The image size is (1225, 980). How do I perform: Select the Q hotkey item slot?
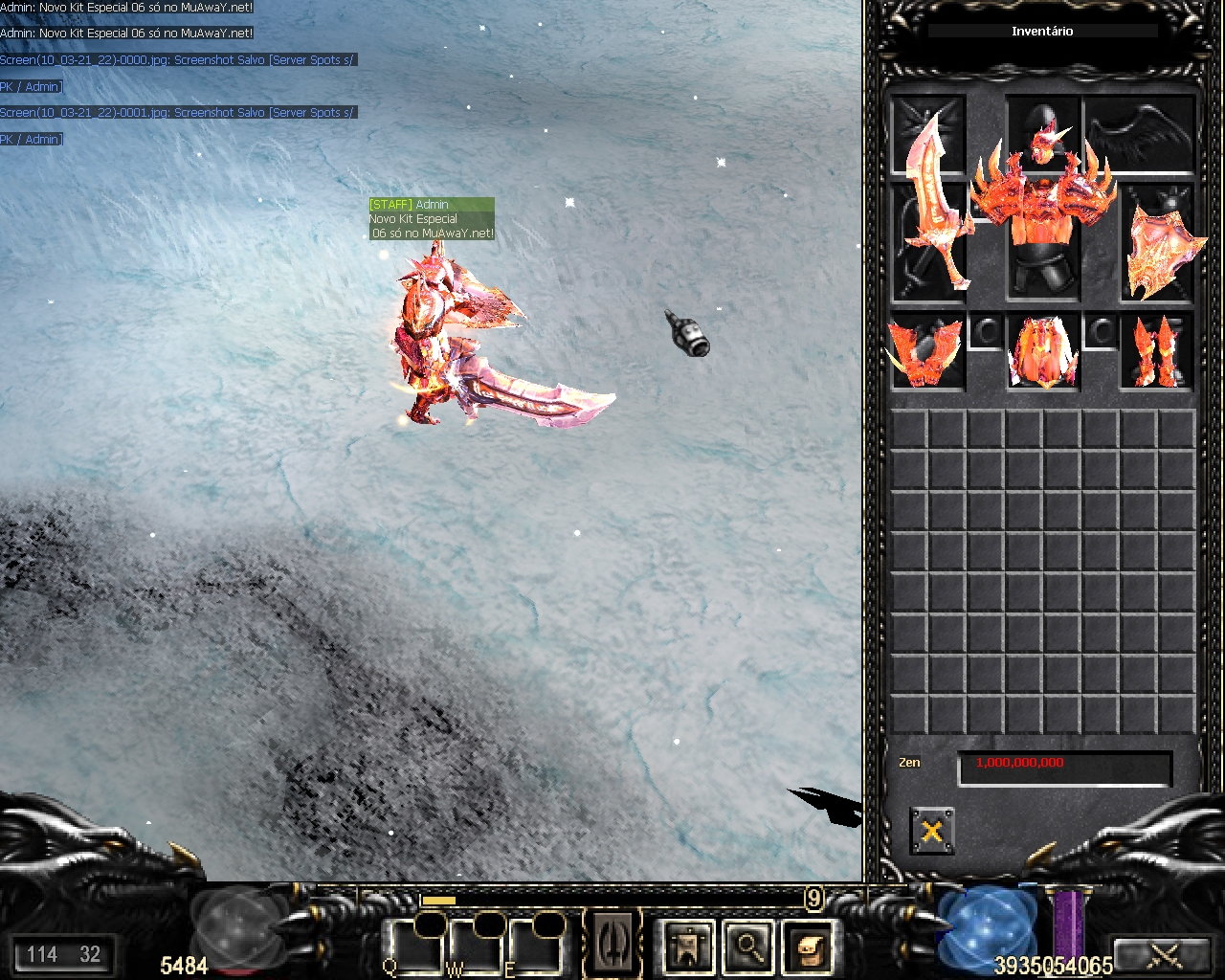413,947
